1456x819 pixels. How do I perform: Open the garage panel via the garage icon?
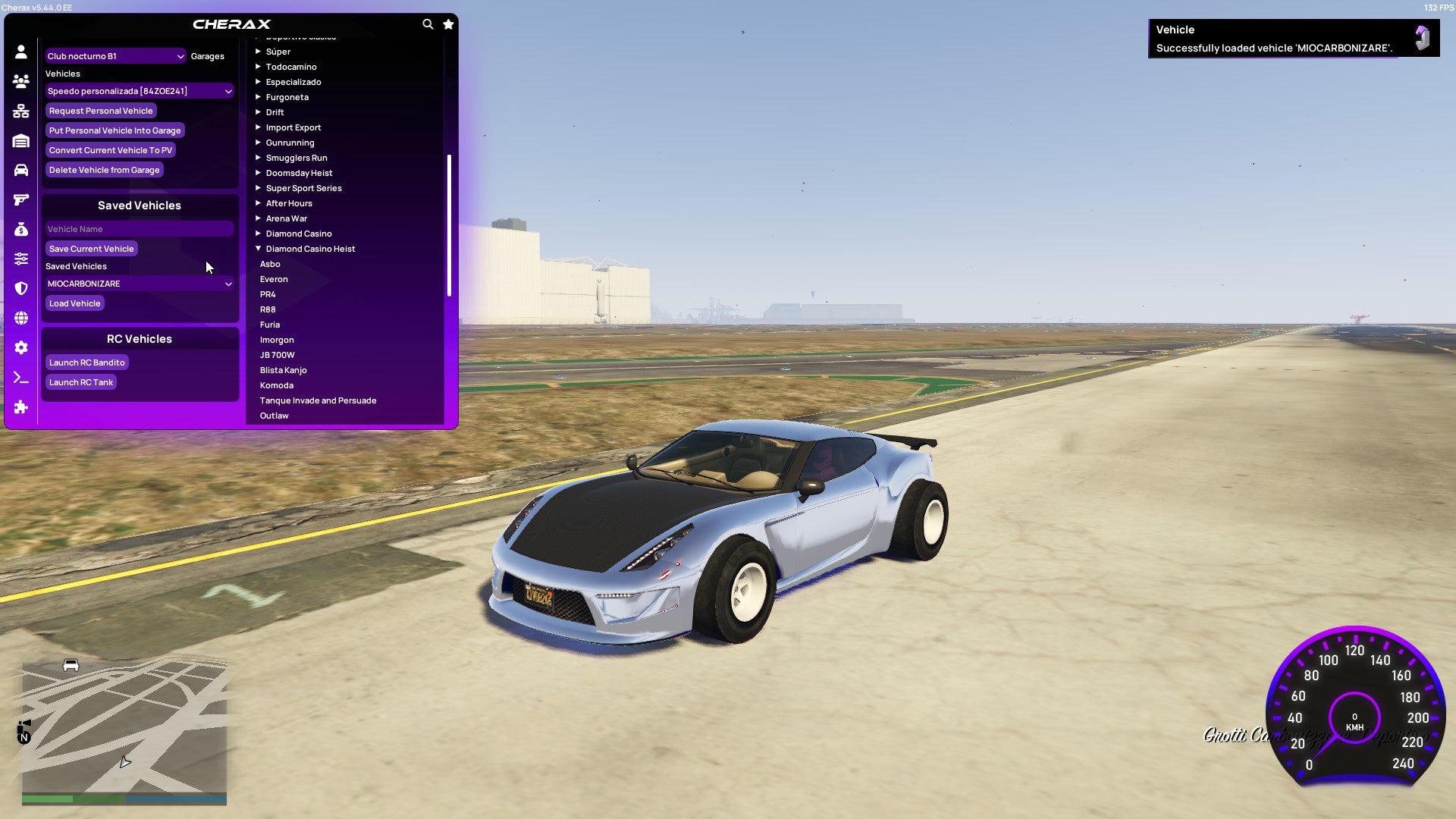point(21,141)
